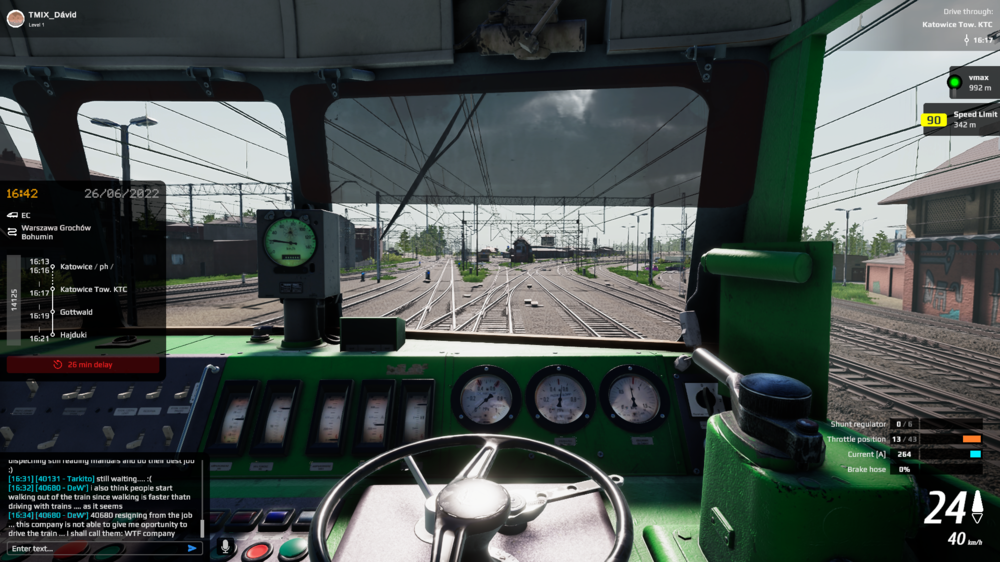This screenshot has width=1000, height=562.
Task: Click the yellow 90 speed limit indicator
Action: 935,120
